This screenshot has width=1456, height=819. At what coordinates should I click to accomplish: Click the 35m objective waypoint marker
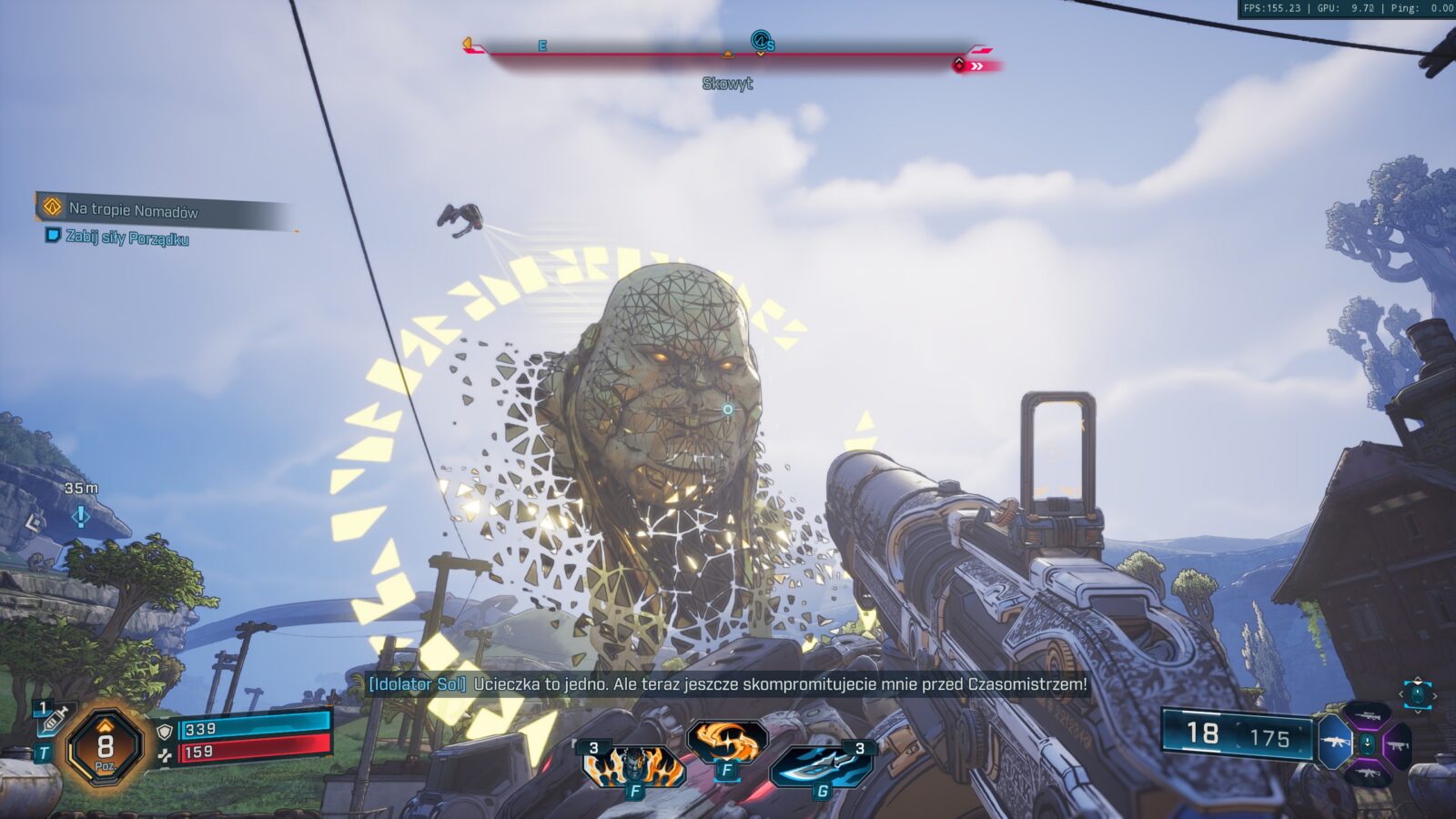(x=81, y=516)
